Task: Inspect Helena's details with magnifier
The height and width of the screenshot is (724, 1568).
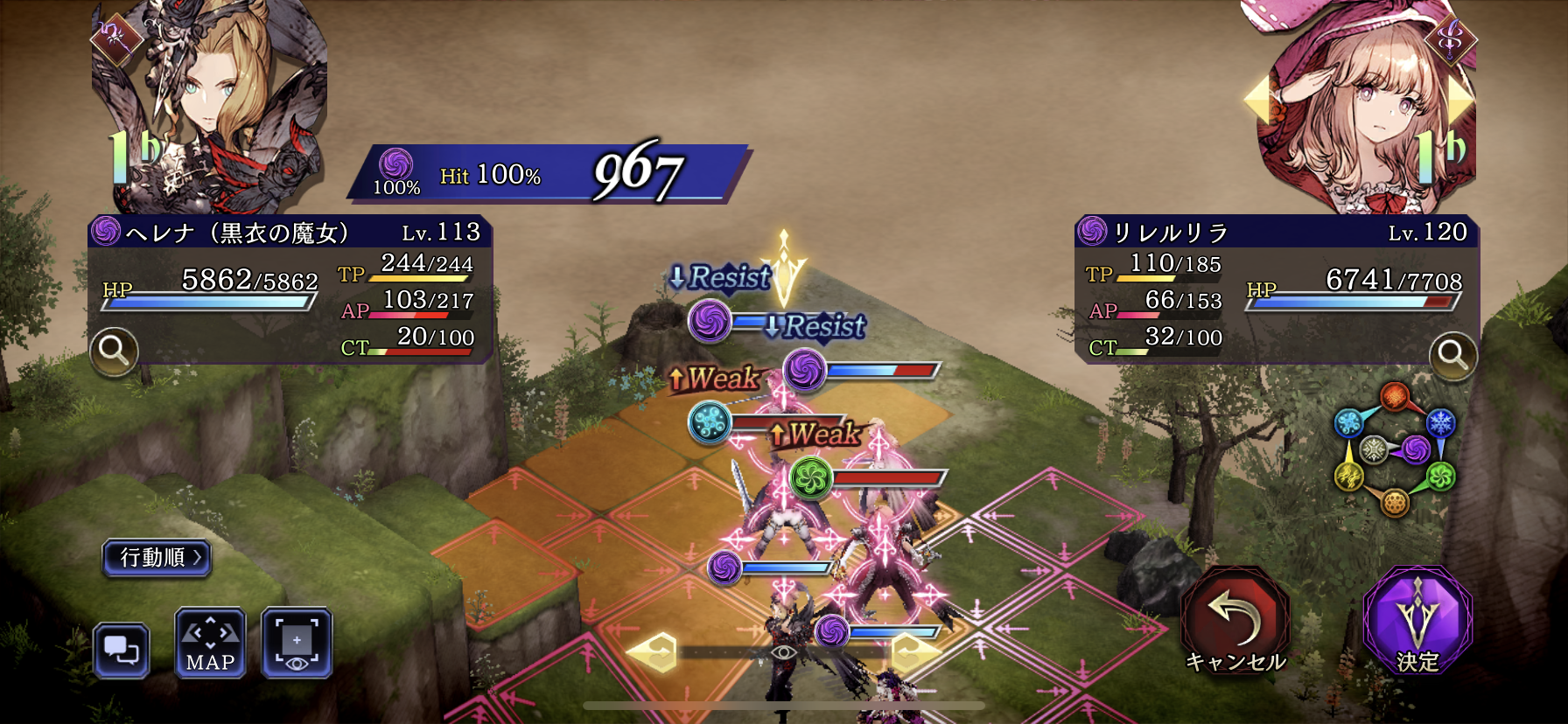Action: point(114,352)
